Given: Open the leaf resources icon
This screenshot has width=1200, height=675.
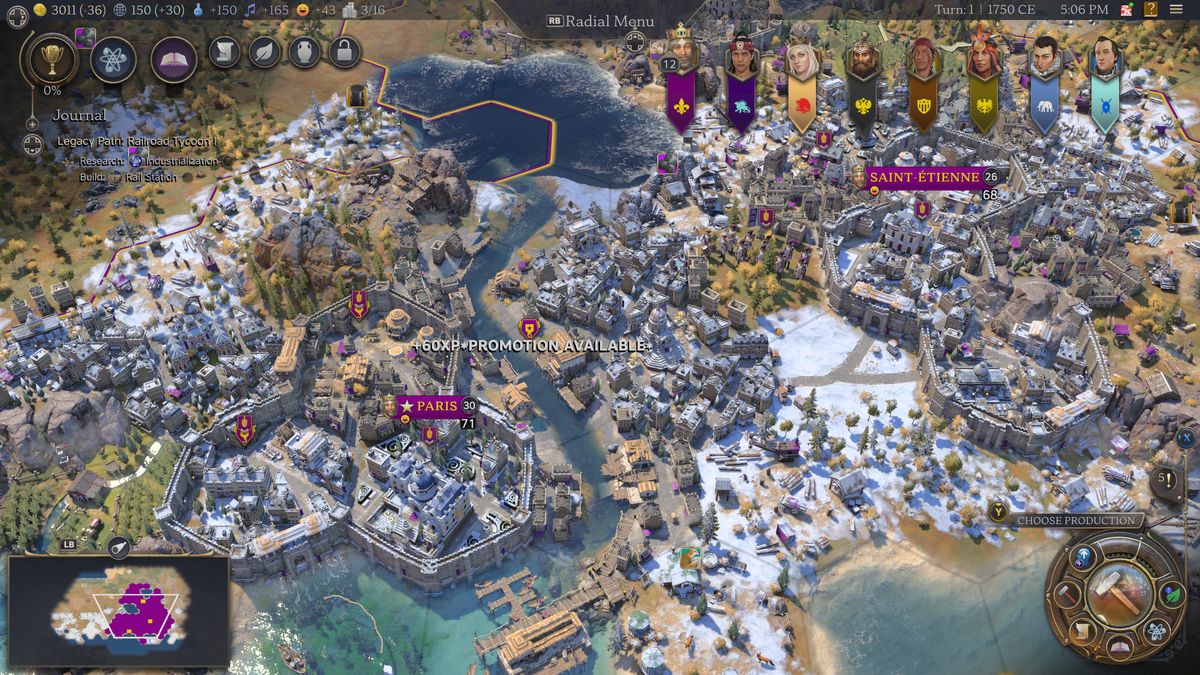Looking at the screenshot, I should (x=264, y=51).
